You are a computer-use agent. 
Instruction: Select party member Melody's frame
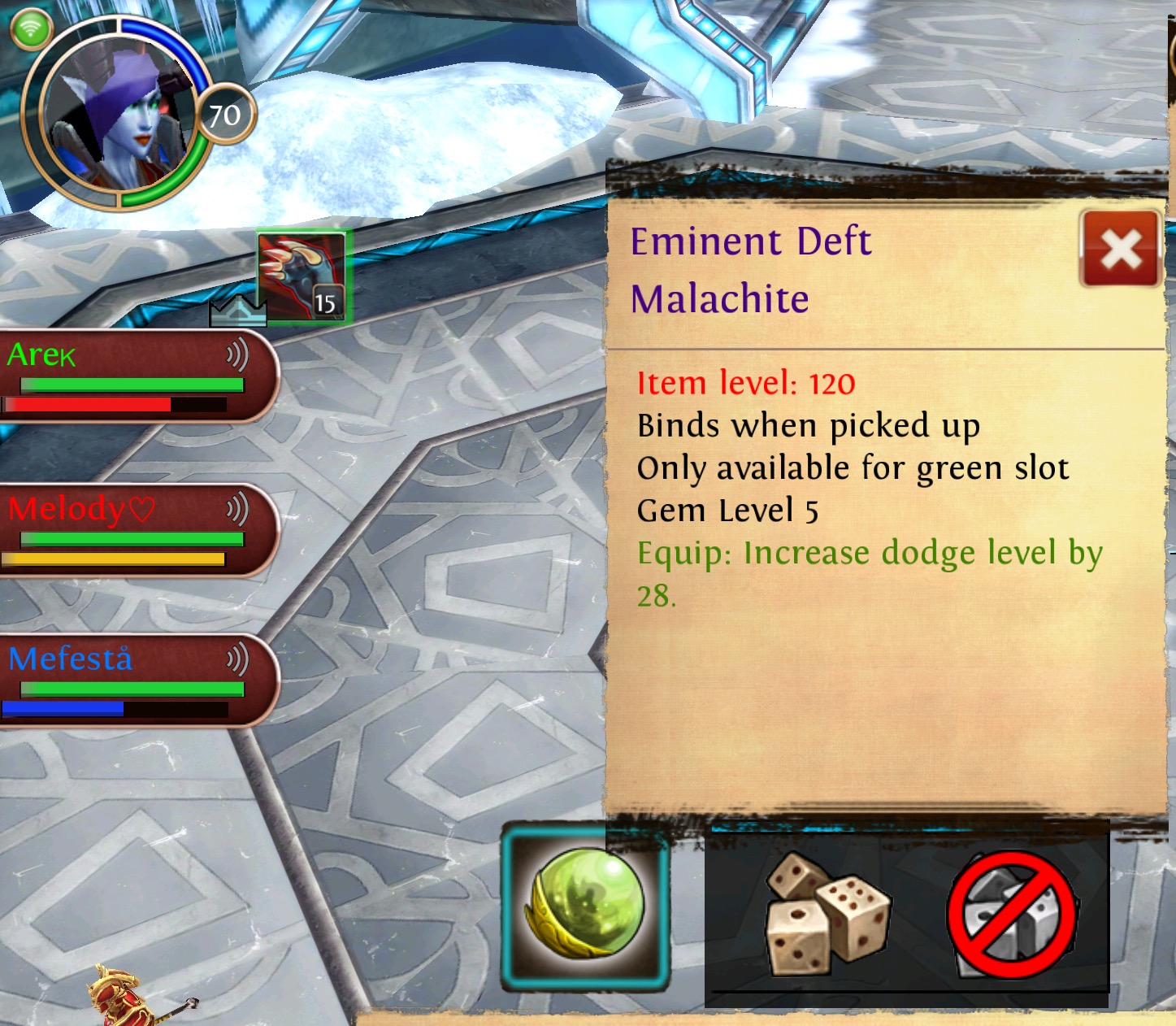tap(130, 530)
